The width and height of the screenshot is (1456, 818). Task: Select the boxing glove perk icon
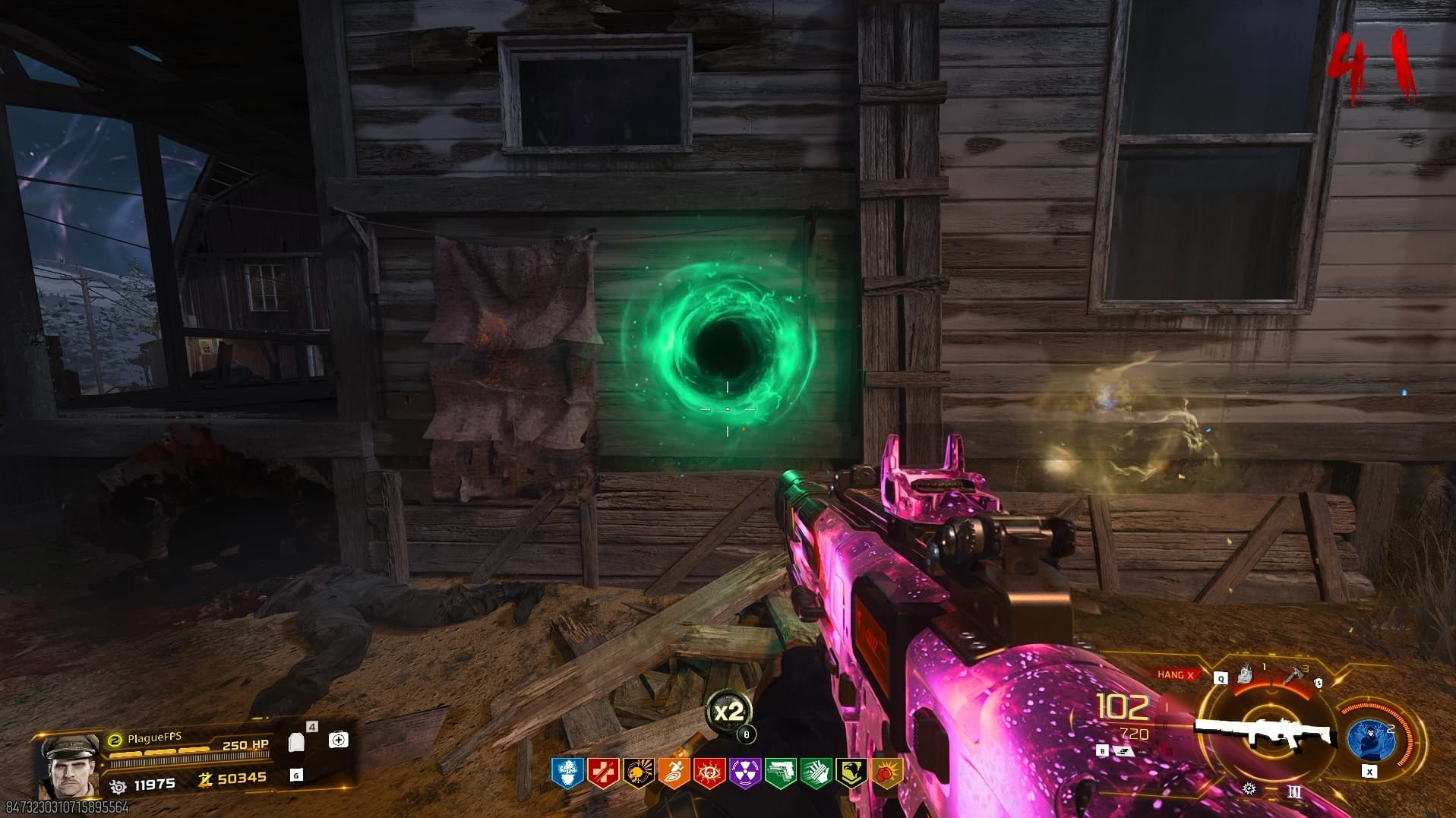887,773
